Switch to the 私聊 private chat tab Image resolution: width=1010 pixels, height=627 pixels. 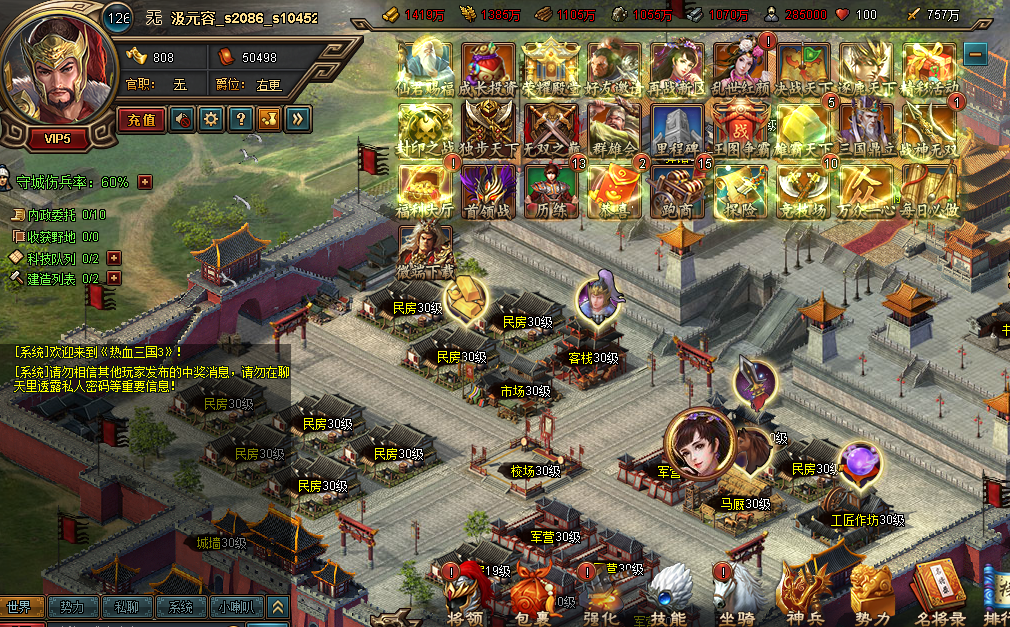click(x=126, y=606)
